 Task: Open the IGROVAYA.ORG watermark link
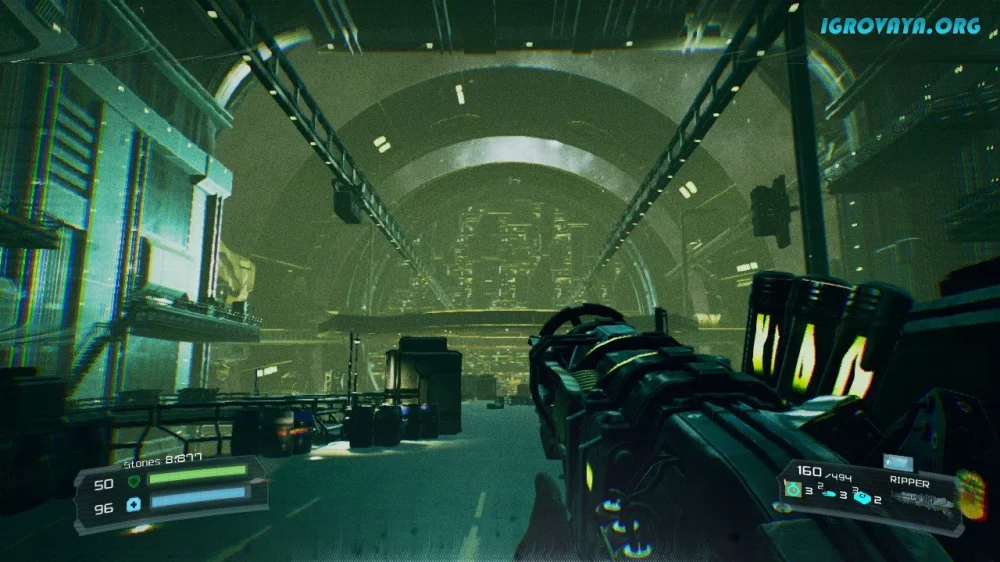pos(899,26)
